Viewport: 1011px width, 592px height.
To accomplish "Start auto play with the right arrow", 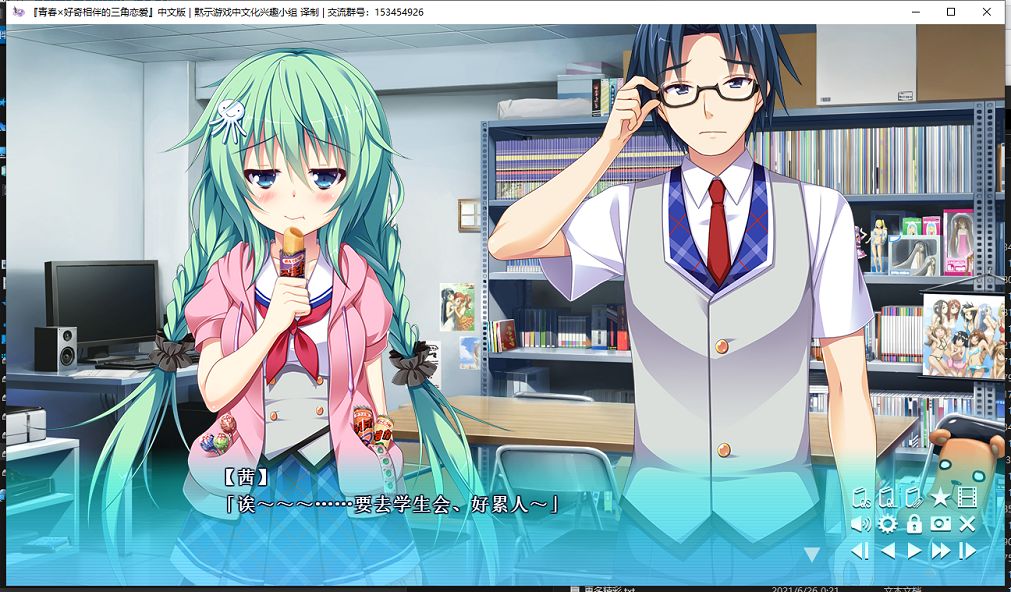I will tap(913, 551).
